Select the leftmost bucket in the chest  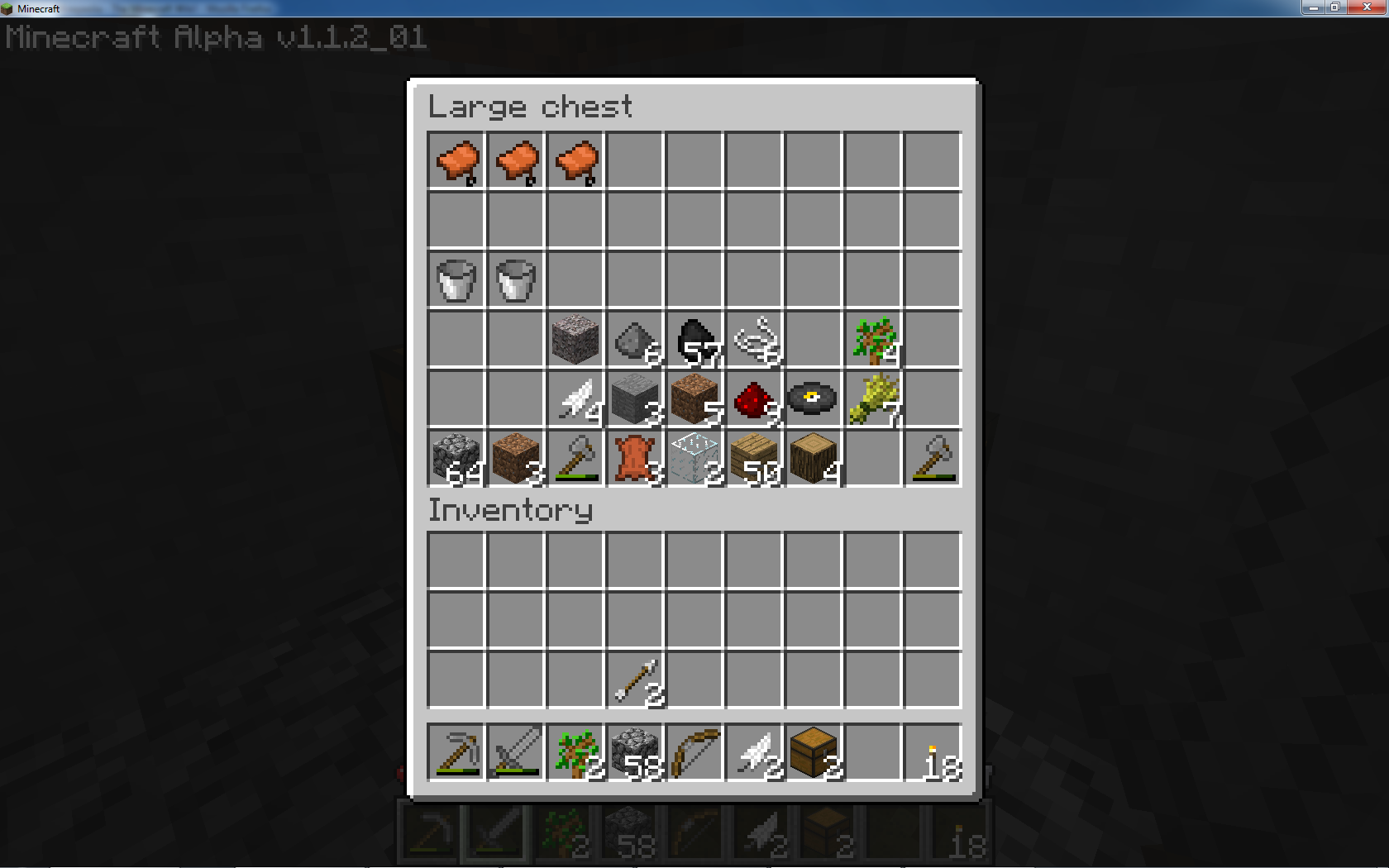456,281
